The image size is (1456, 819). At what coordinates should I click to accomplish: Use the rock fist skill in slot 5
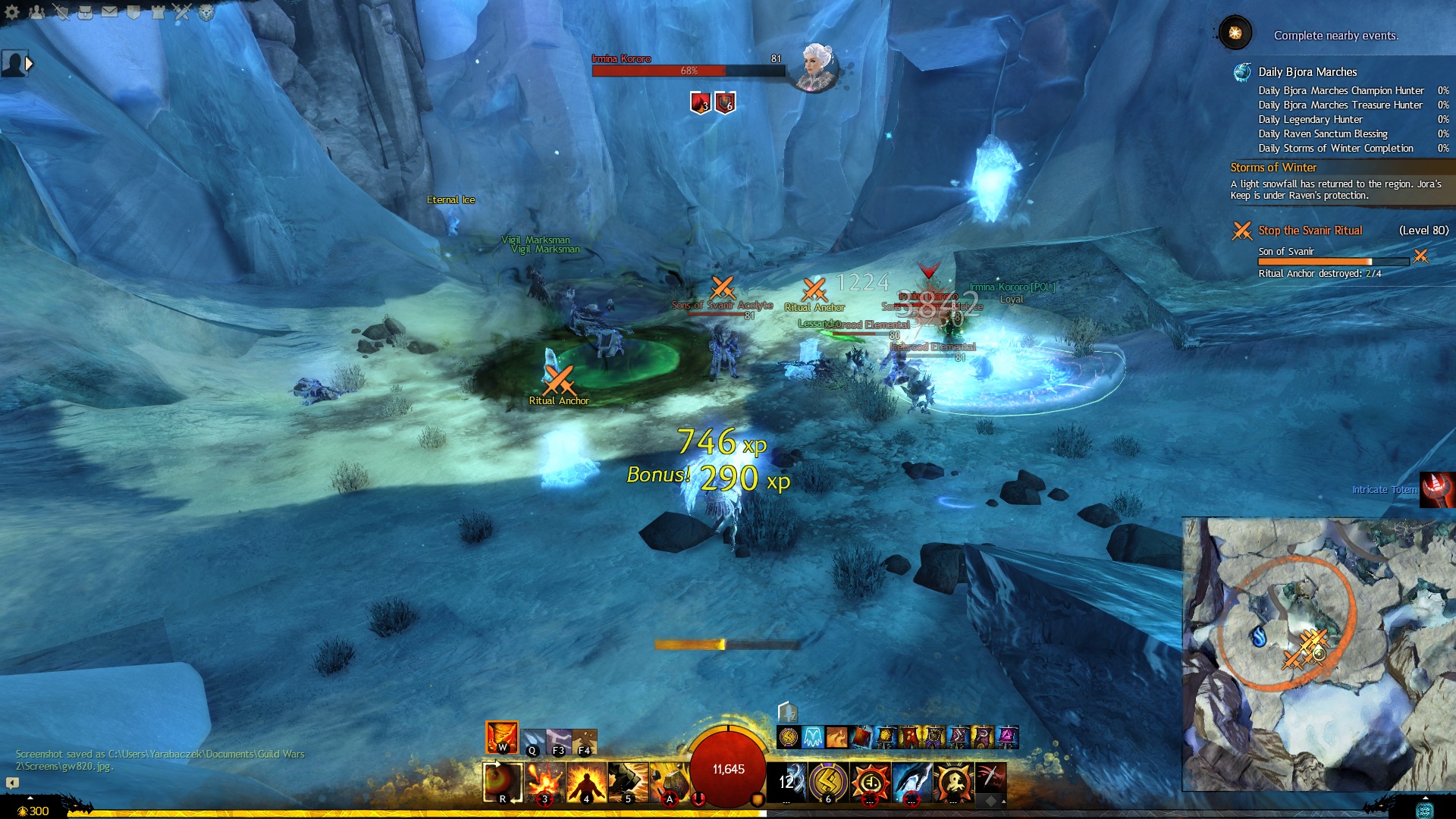point(628,783)
